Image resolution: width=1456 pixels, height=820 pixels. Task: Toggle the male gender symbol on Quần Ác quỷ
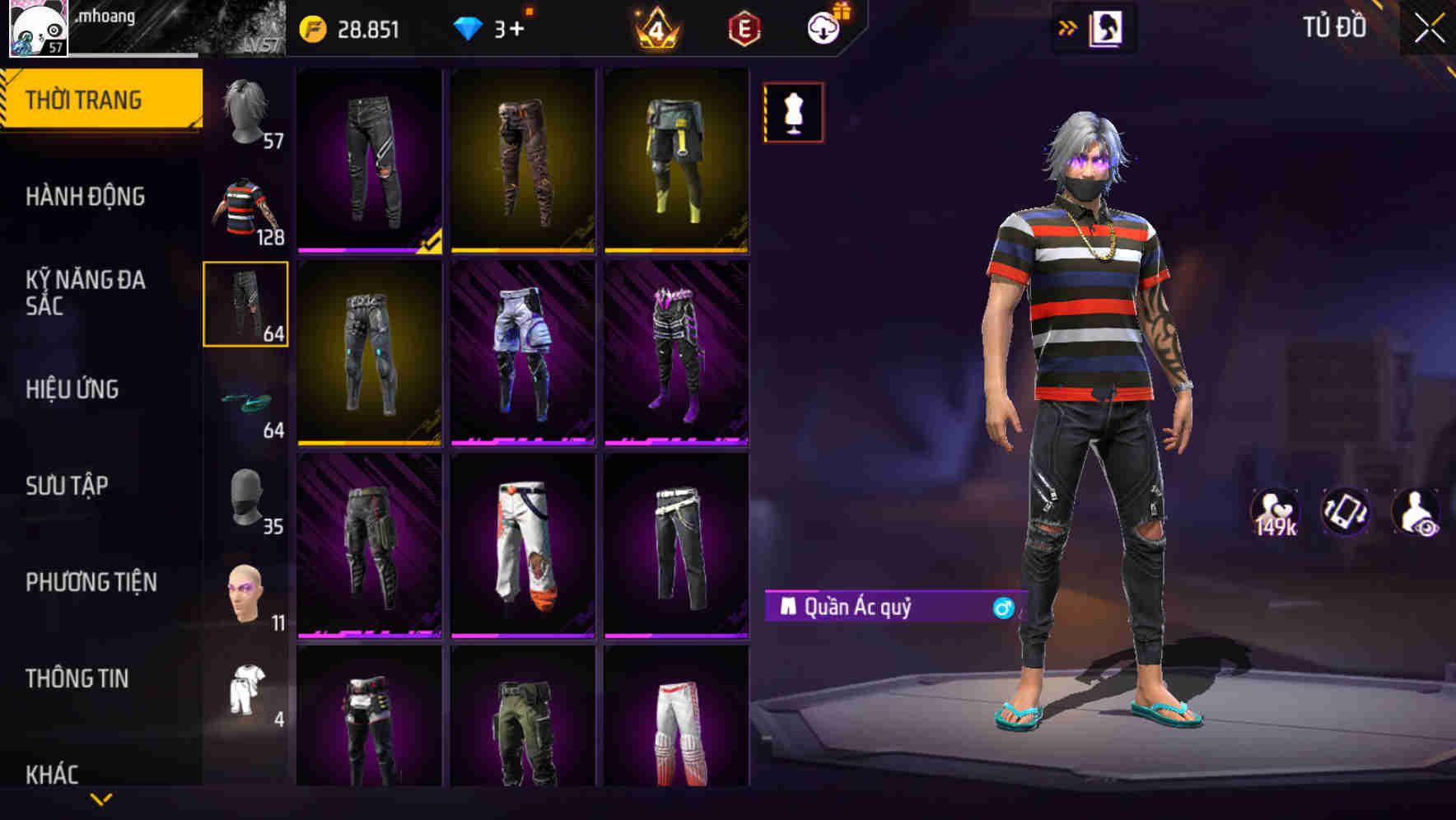[1001, 609]
